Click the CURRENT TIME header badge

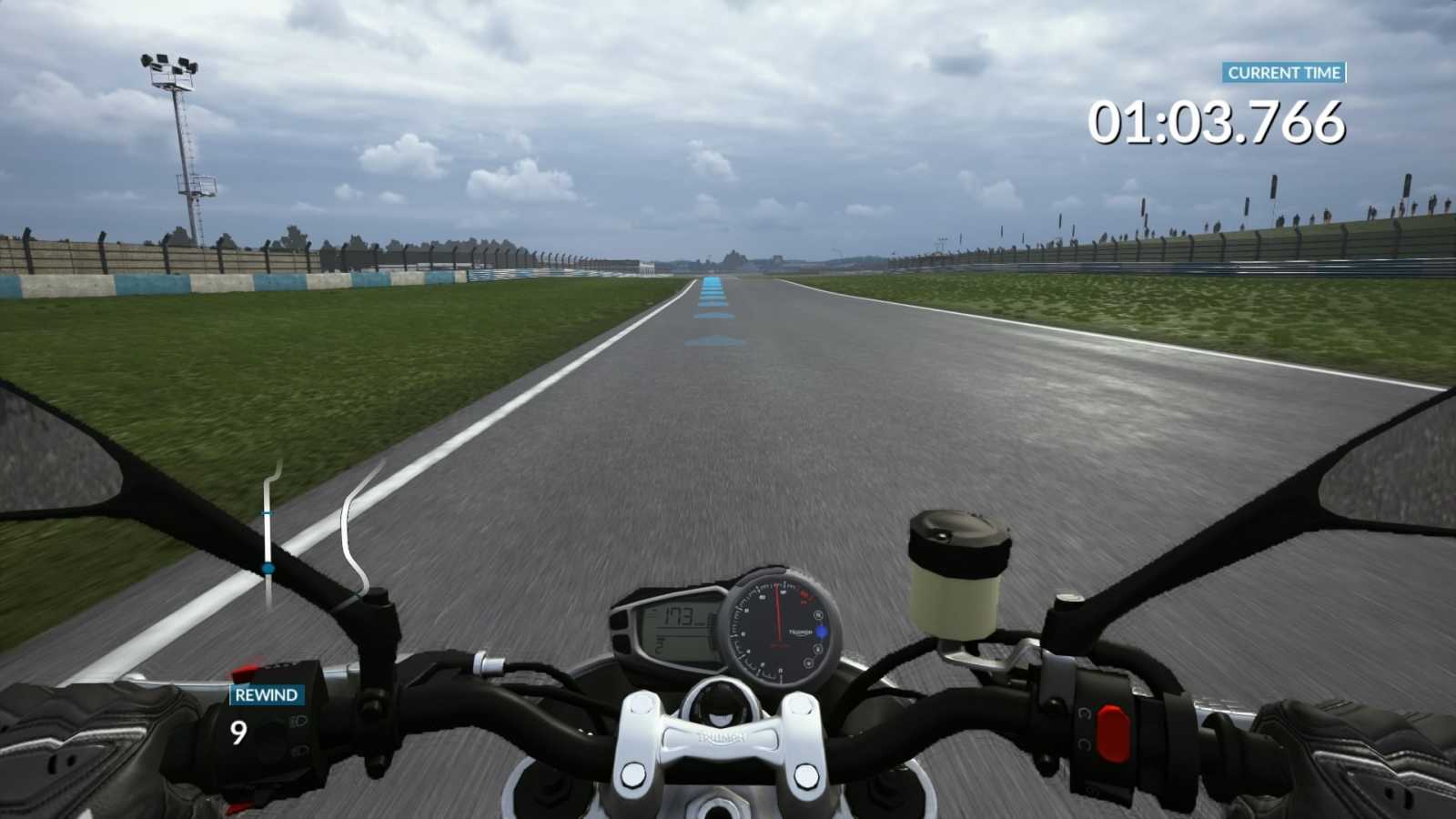tap(1284, 74)
